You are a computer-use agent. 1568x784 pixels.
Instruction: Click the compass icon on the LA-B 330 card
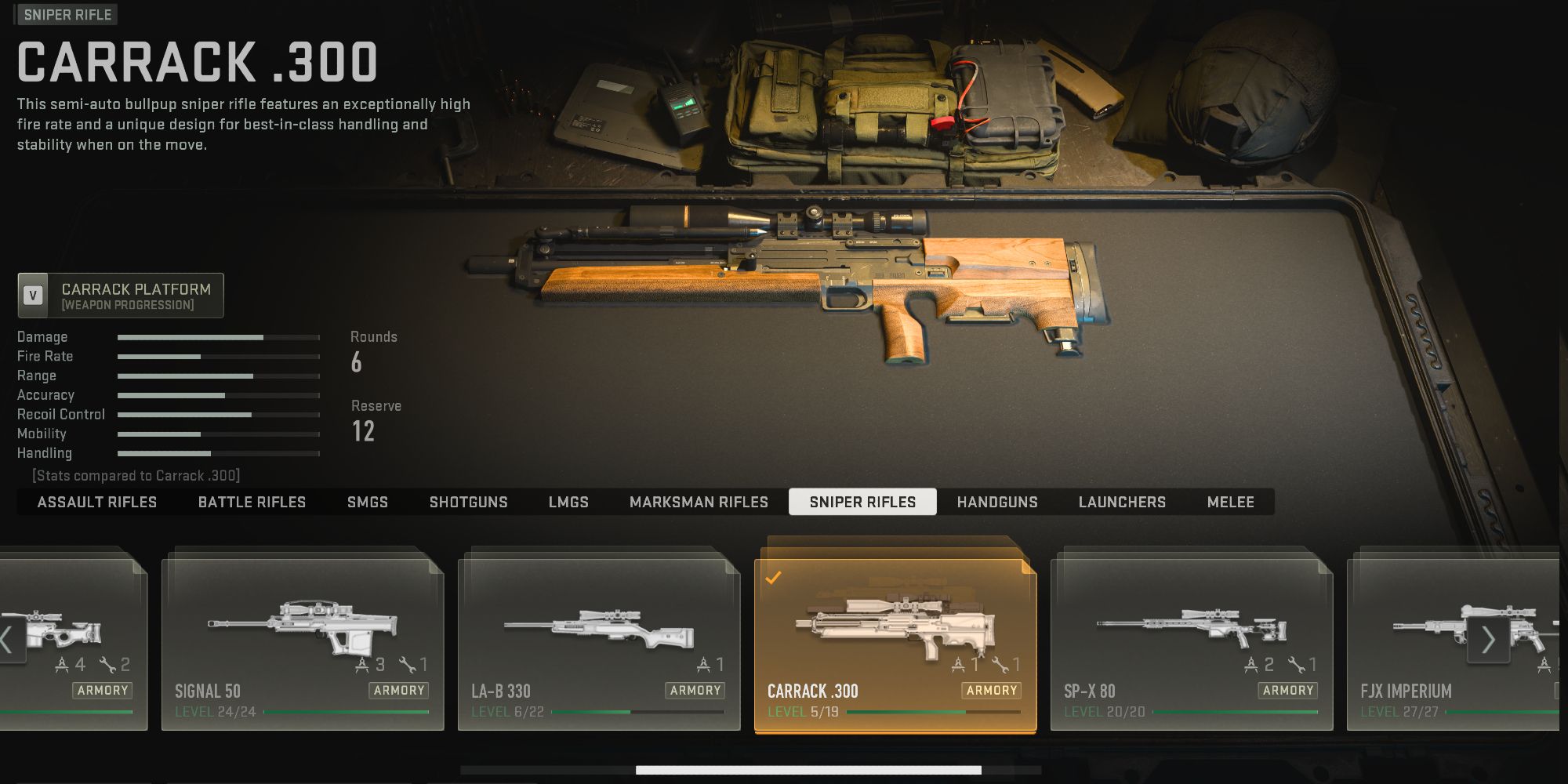705,665
